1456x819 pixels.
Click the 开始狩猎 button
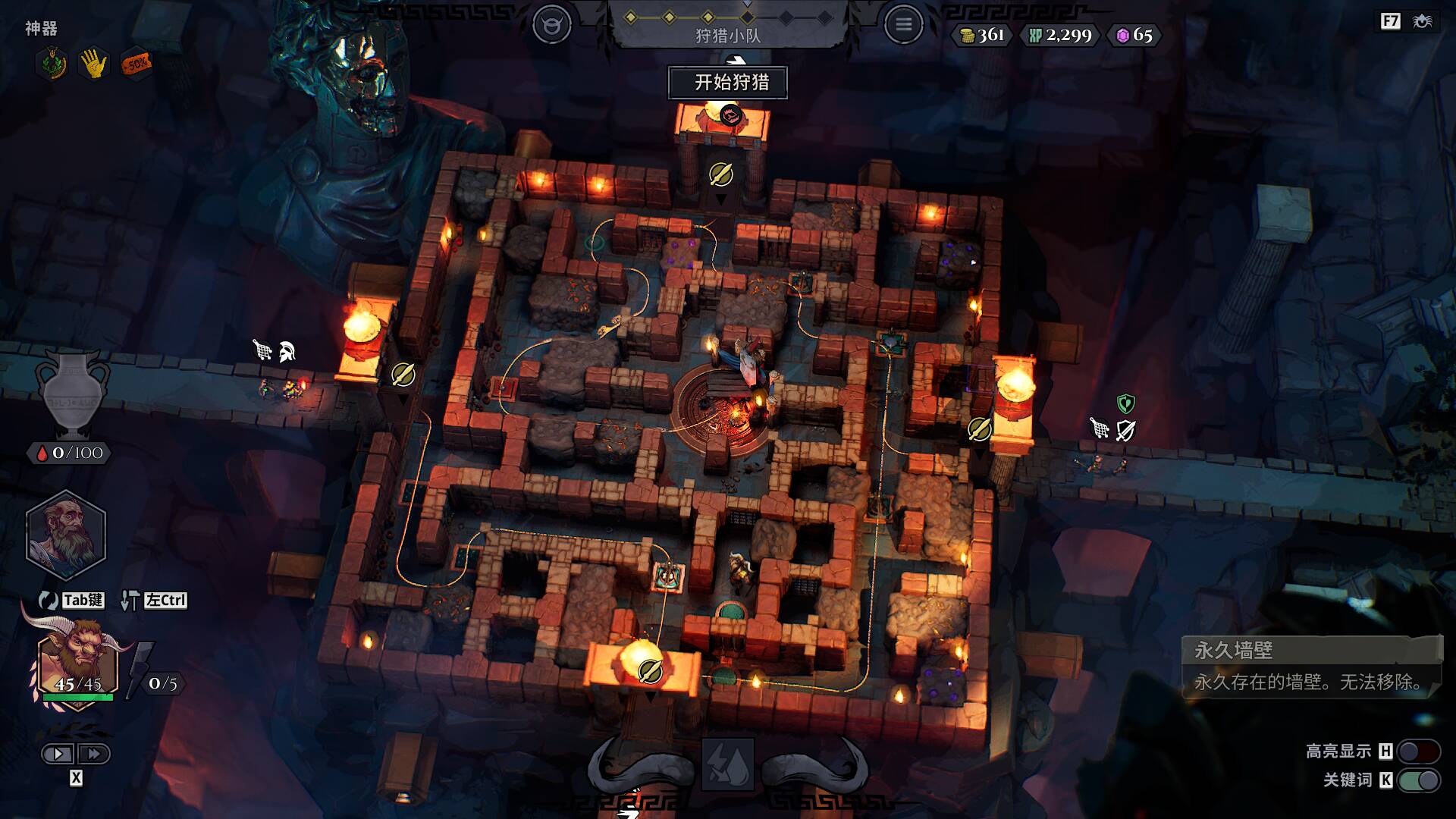point(728,82)
